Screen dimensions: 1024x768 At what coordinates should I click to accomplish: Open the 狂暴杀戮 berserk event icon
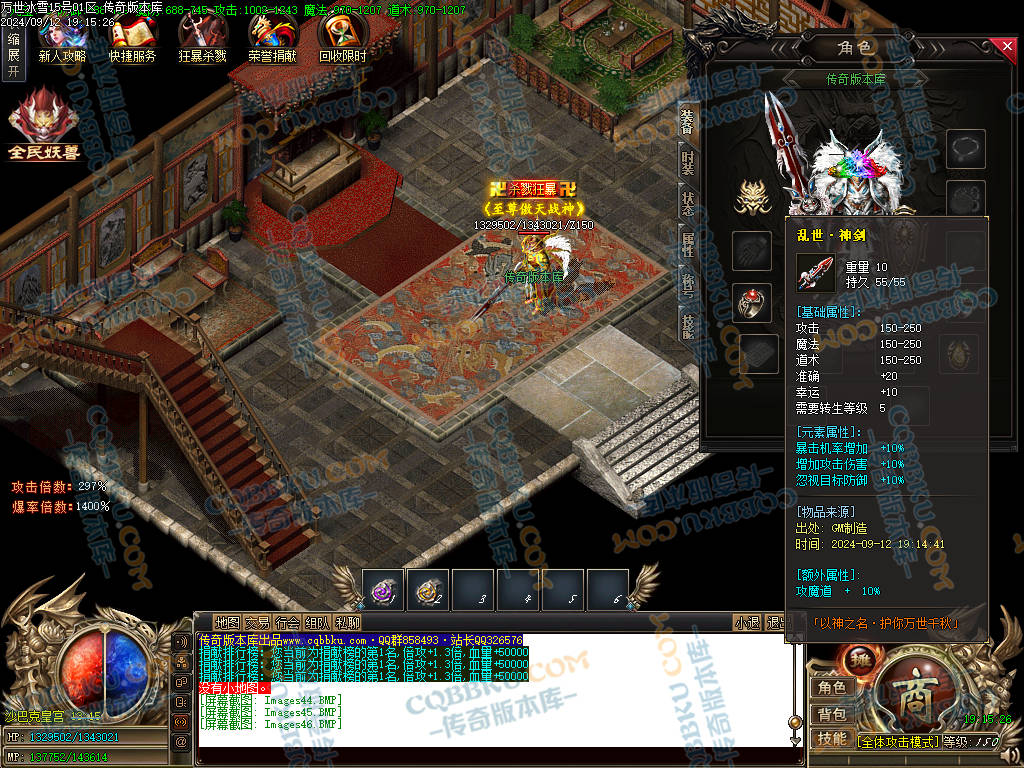[202, 38]
